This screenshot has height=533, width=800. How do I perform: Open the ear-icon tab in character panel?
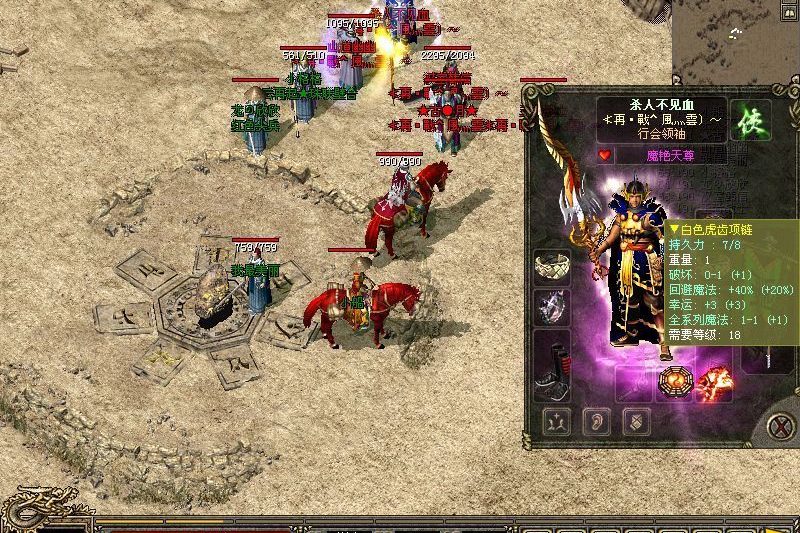point(596,421)
